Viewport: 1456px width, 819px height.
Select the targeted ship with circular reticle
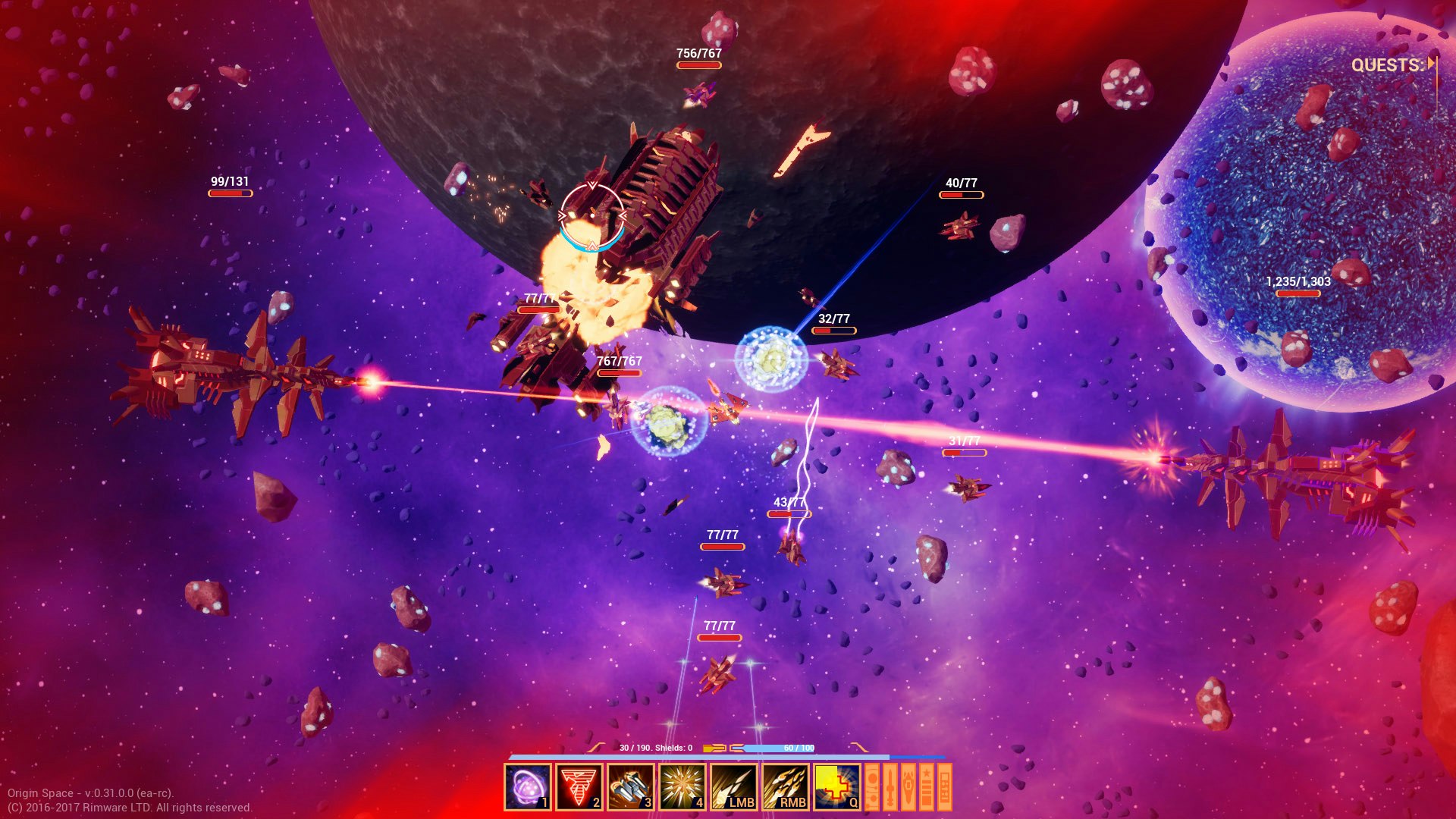(x=592, y=216)
